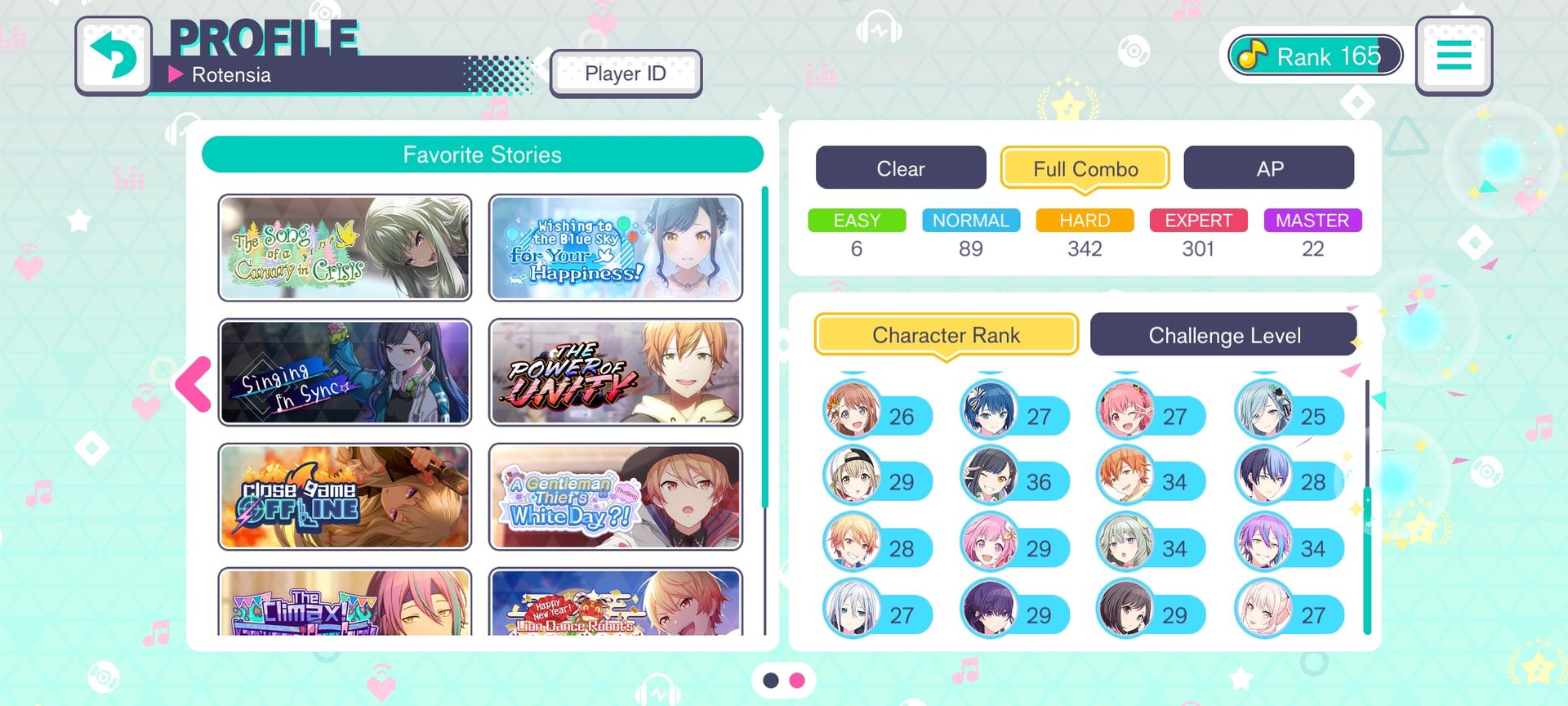1568x706 pixels.
Task: Select the Full Combo tab
Action: coord(1085,168)
